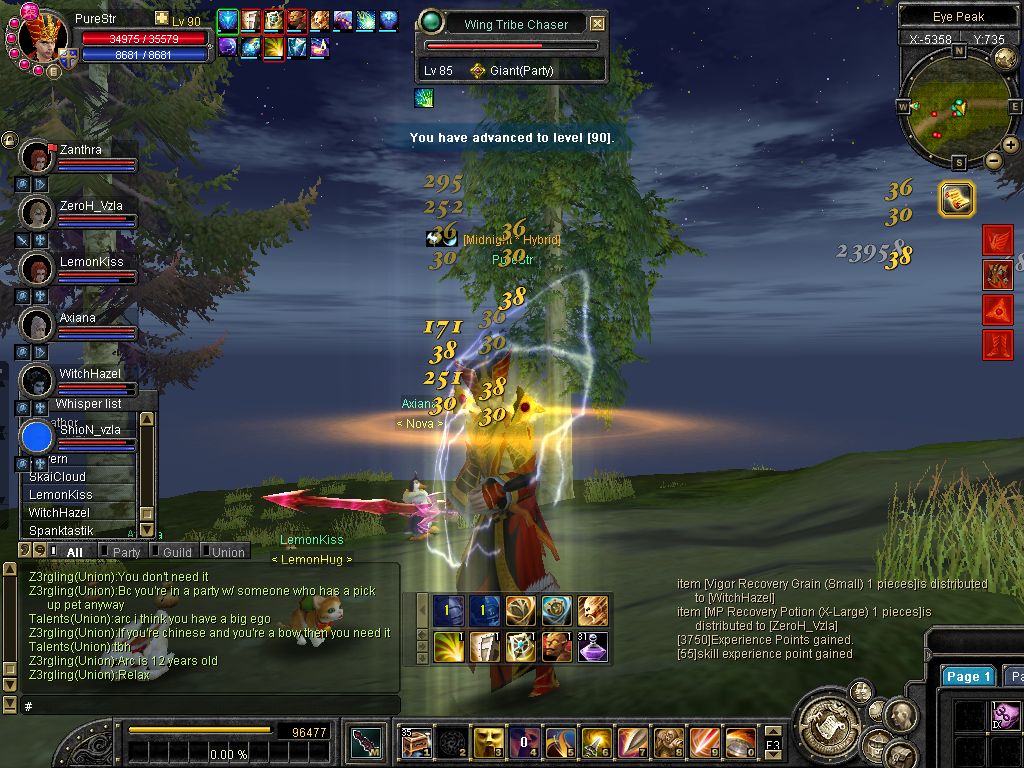Switch to Page 1 inventory tab
The image size is (1024, 768).
(968, 677)
